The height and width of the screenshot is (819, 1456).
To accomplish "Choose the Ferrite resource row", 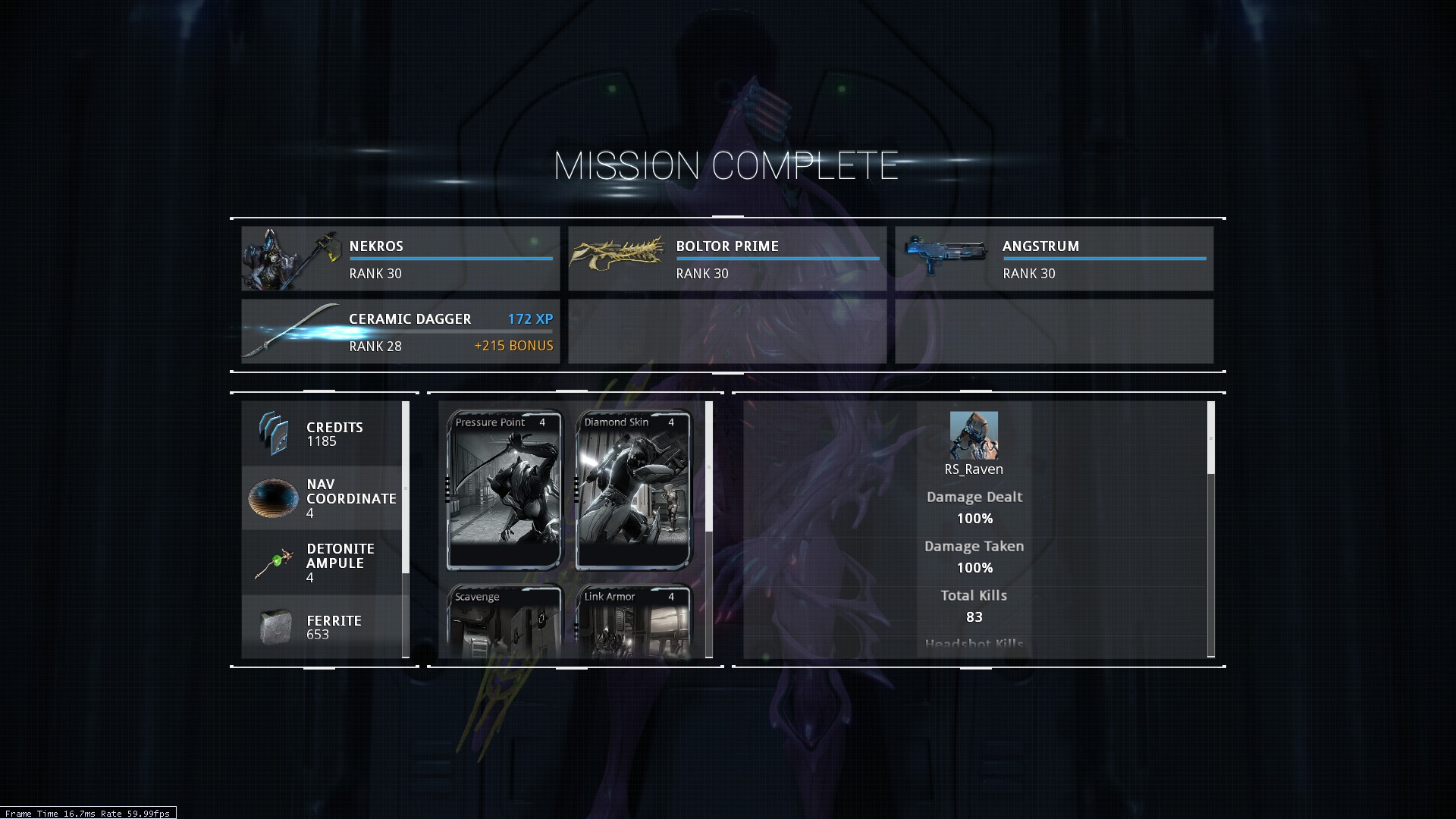I will [x=322, y=627].
